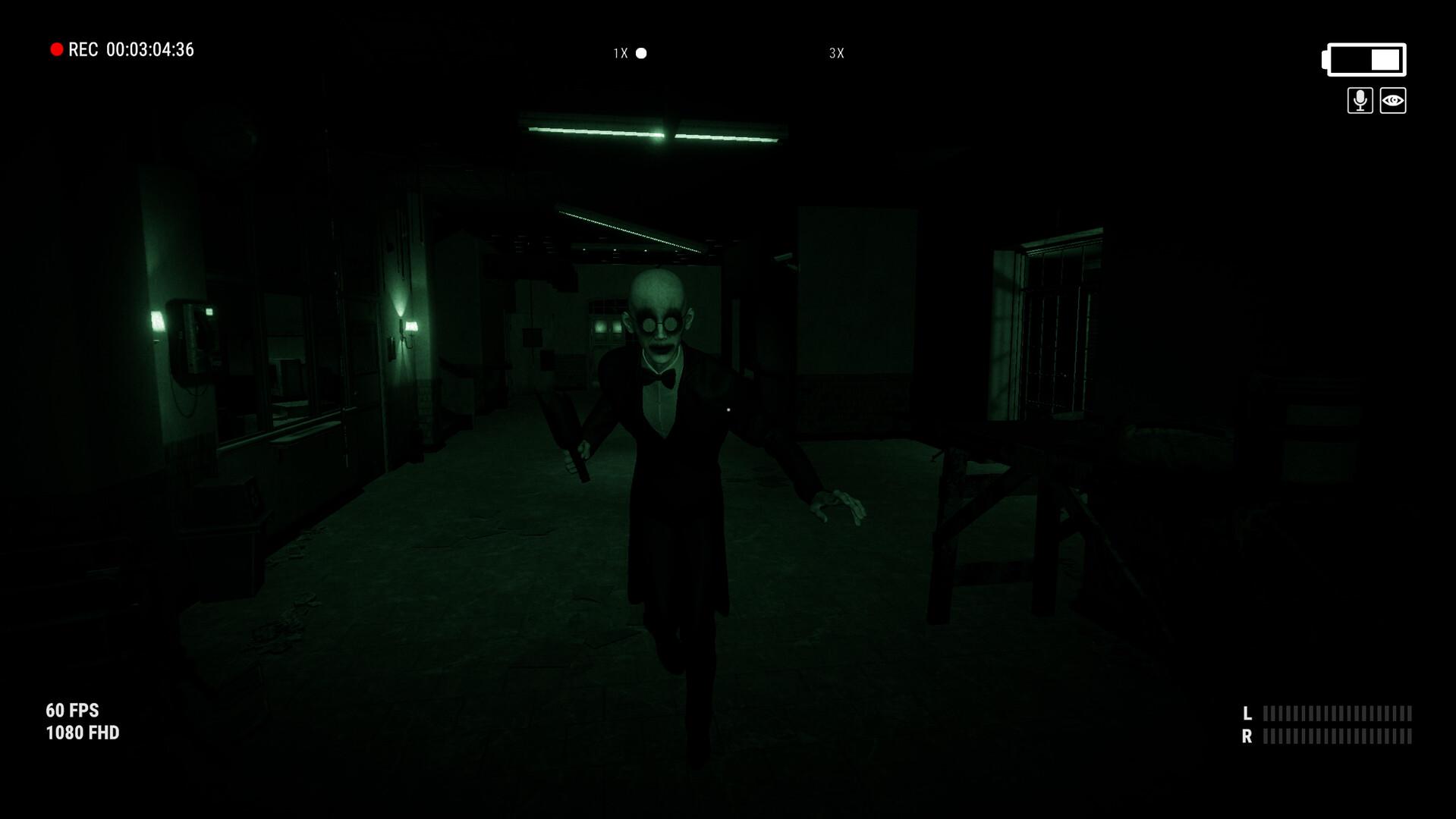Select the 3X zoom level
Screen dimensions: 1456x819
835,53
